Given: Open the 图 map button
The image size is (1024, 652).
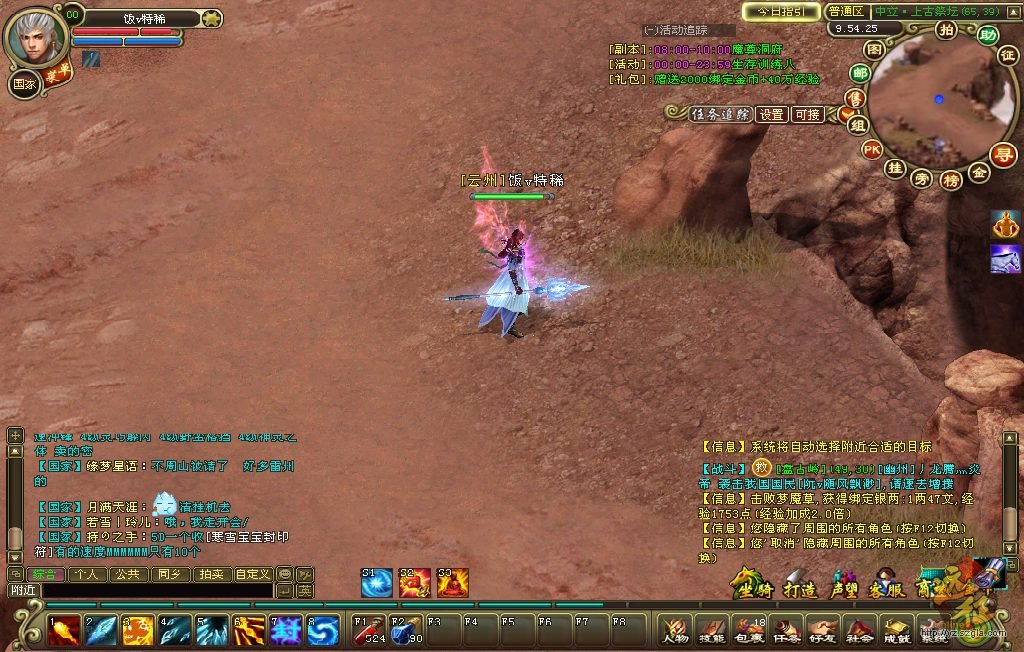Looking at the screenshot, I should click(x=874, y=49).
